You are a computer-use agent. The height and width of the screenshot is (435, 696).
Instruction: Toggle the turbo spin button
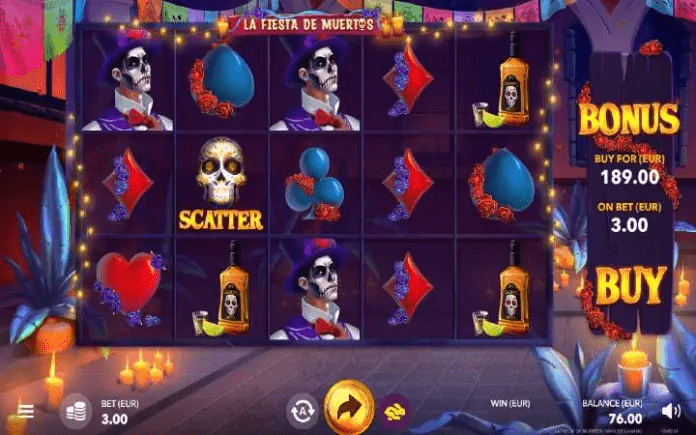tap(393, 409)
